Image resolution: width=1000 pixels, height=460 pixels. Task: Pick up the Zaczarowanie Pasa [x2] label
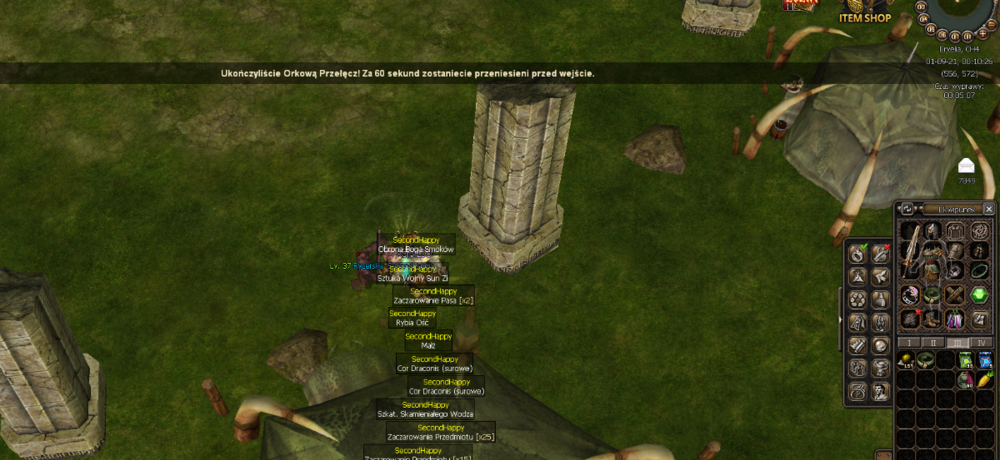pyautogui.click(x=433, y=299)
